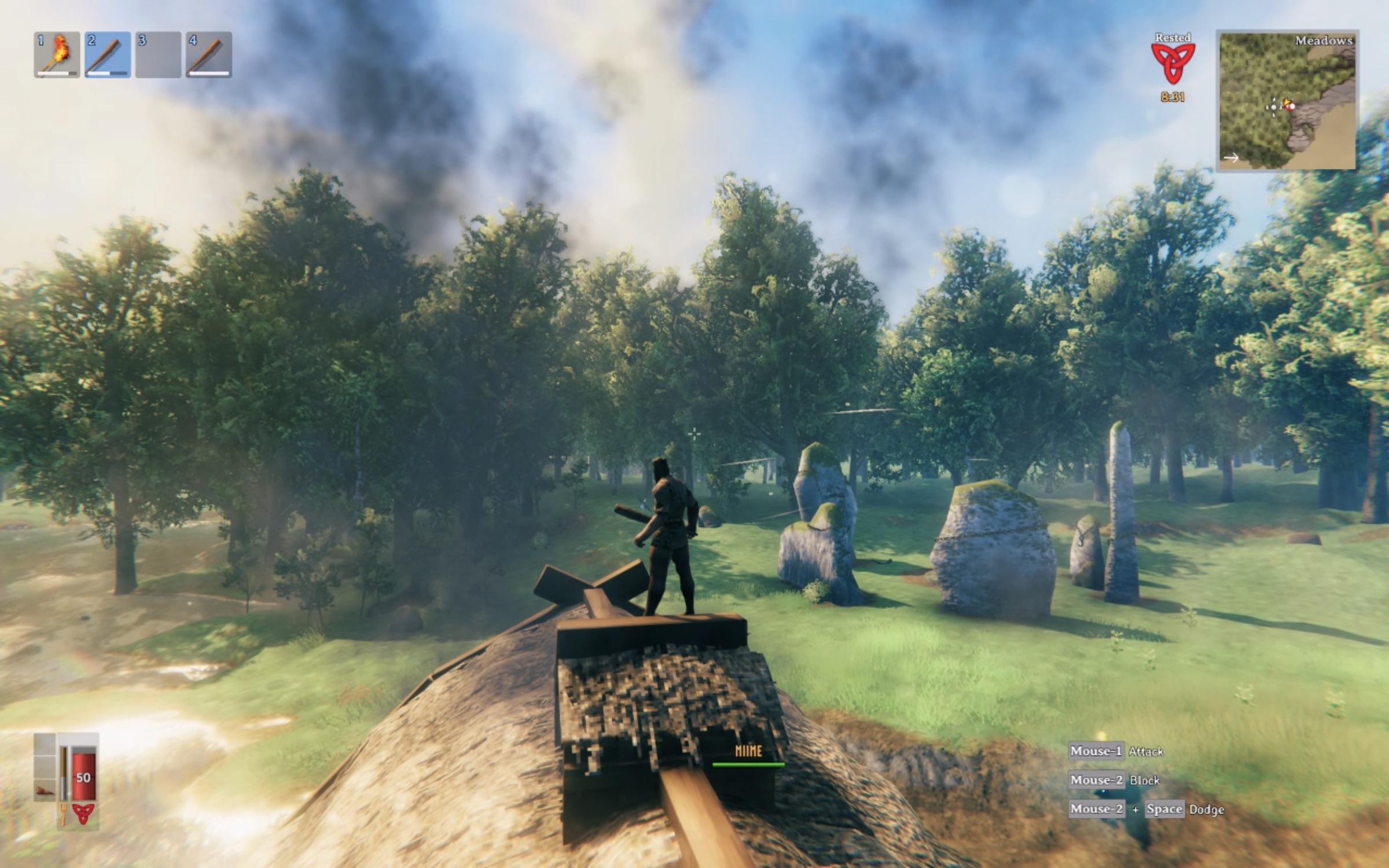
Task: Select the empty hotbar slot 3
Action: [x=158, y=55]
